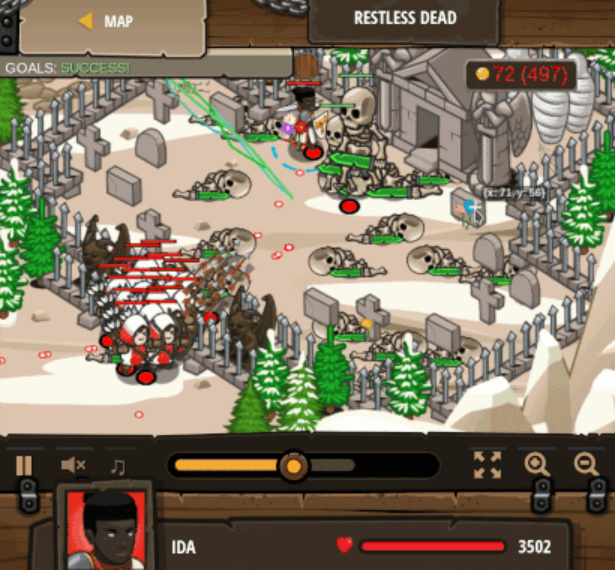This screenshot has width=615, height=570.
Task: Expand the Goals: Success status bar
Action: [x=68, y=68]
